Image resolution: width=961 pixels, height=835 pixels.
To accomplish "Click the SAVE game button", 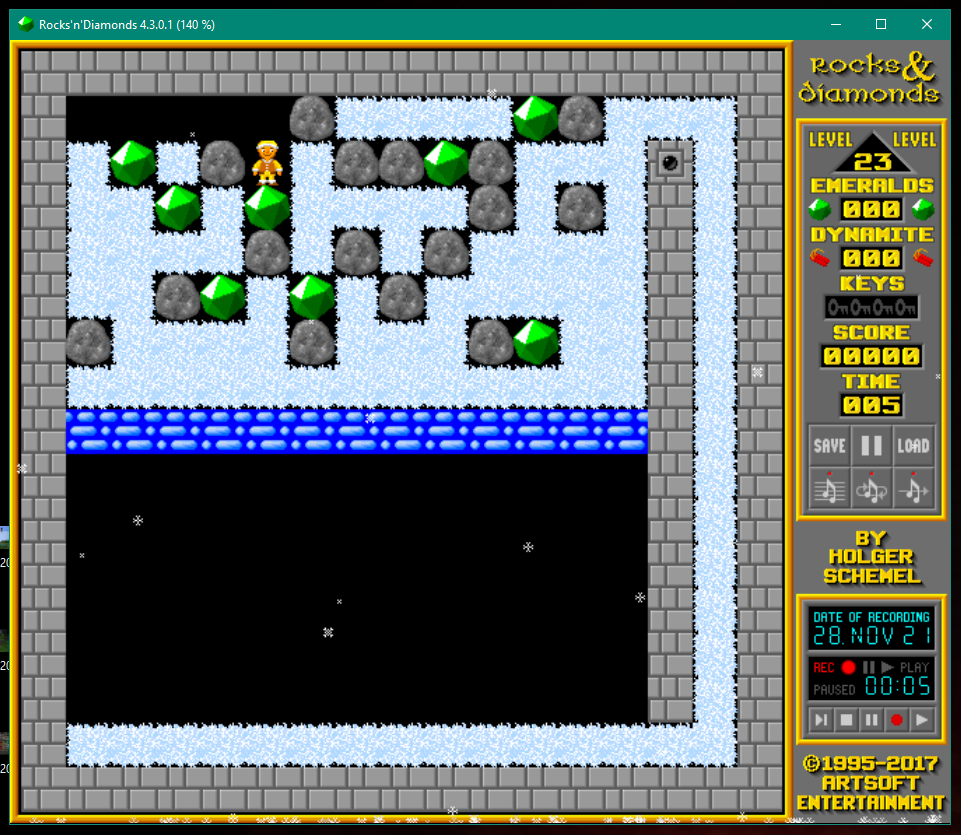I will tap(829, 446).
